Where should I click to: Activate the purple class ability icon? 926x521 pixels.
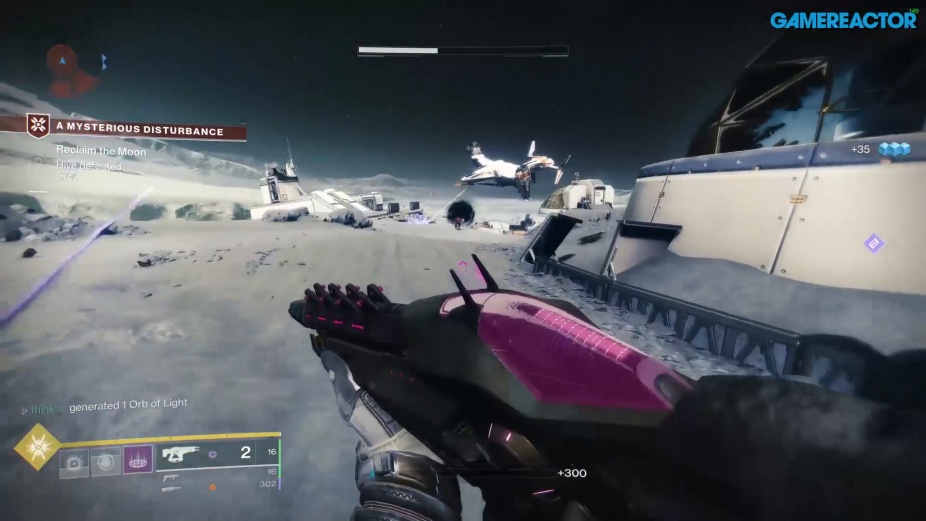click(x=137, y=460)
